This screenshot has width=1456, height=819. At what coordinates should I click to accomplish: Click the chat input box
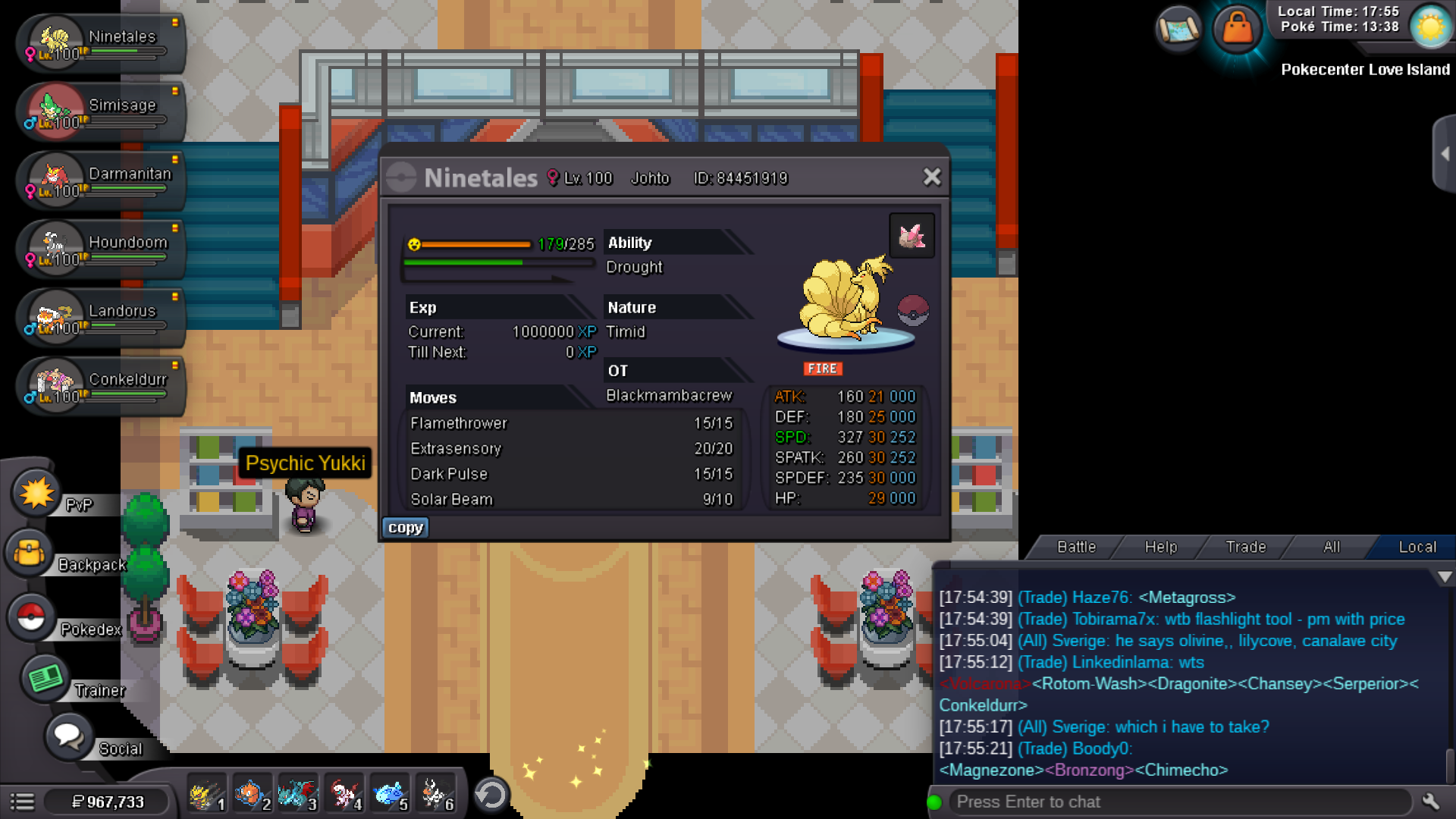click(x=1179, y=802)
